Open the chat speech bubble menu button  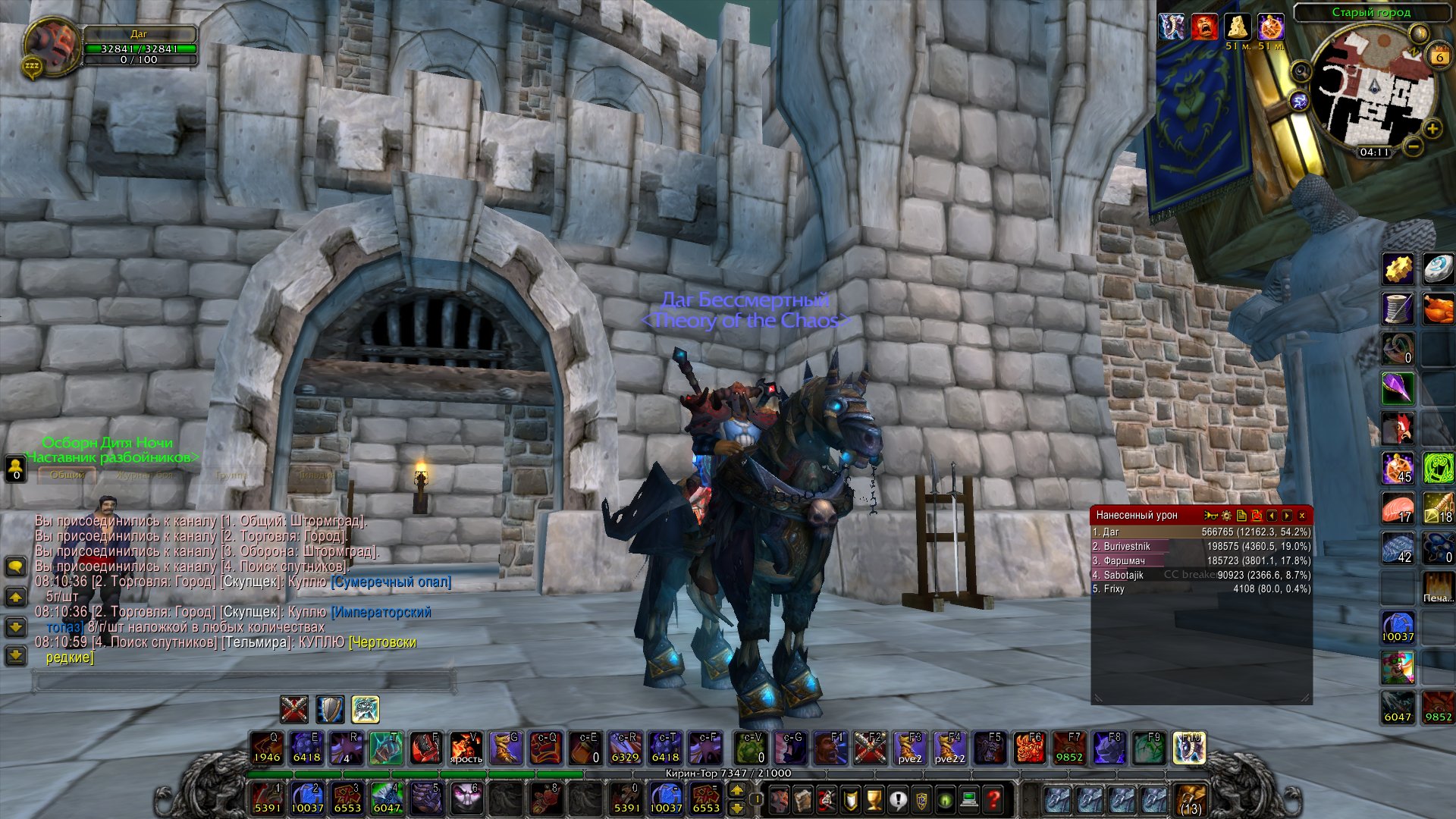15,566
